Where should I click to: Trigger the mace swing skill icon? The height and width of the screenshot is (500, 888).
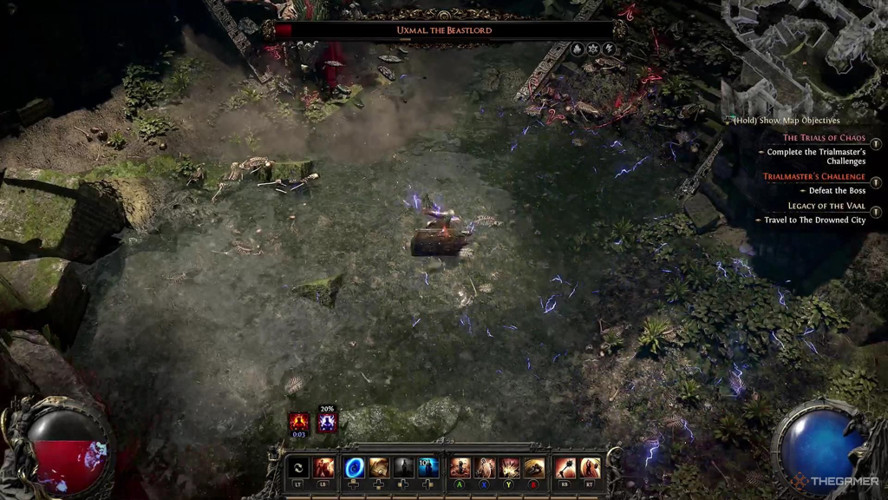[x=564, y=467]
